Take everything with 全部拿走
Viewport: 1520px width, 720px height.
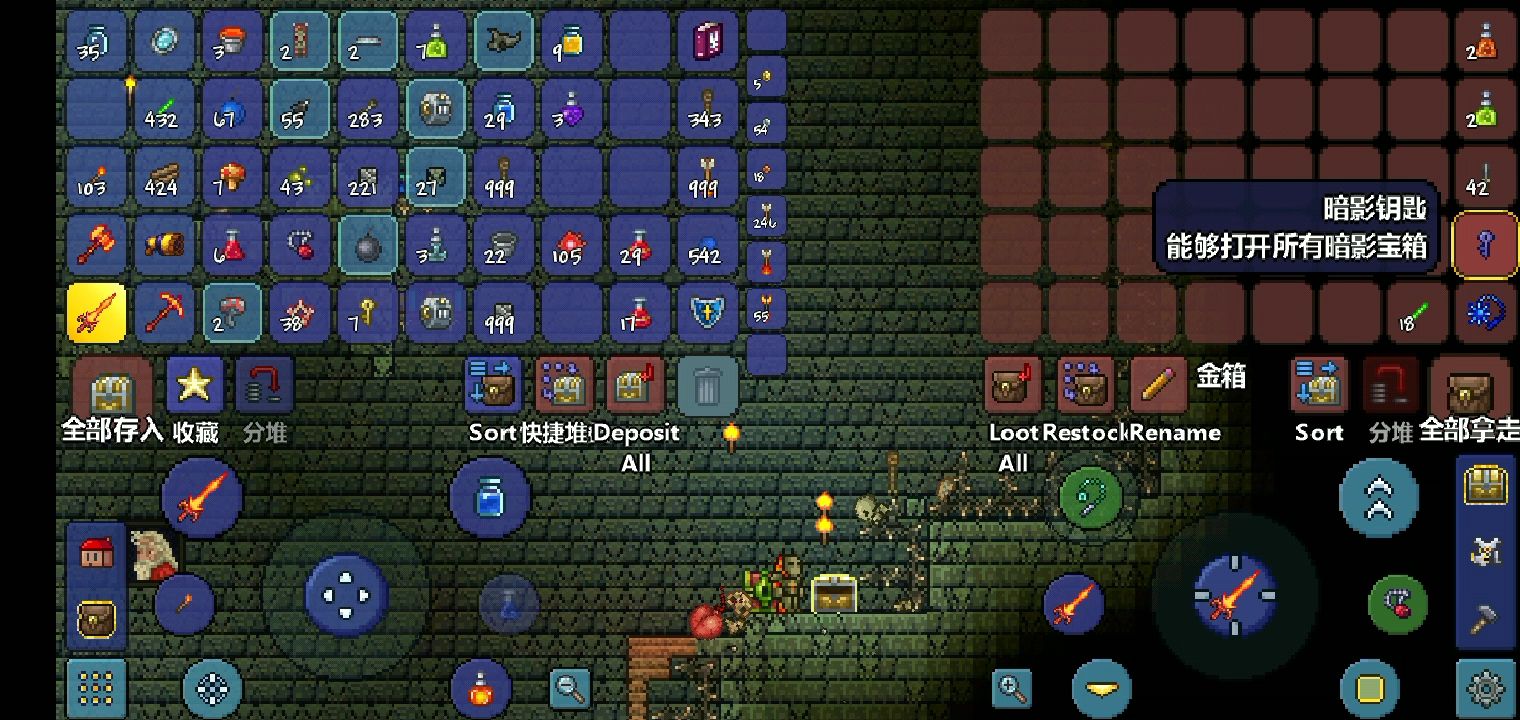click(x=1468, y=390)
